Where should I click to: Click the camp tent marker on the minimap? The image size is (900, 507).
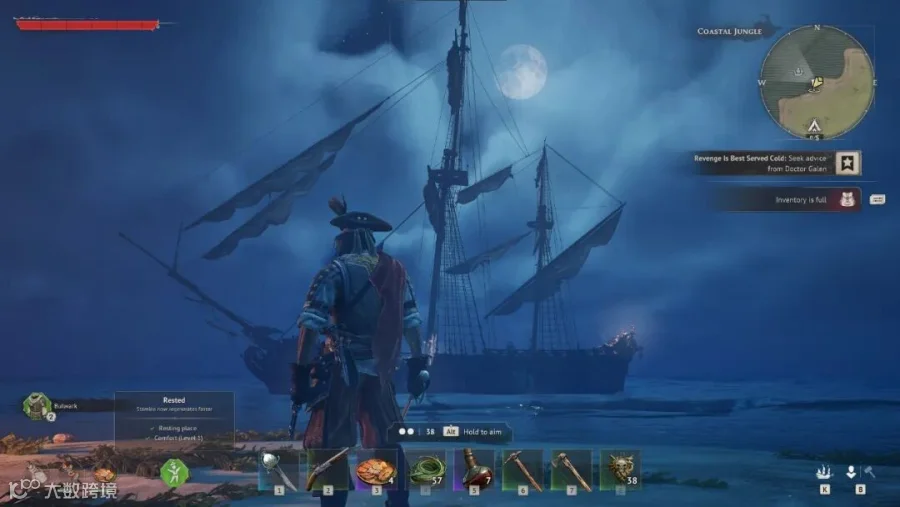coord(815,126)
